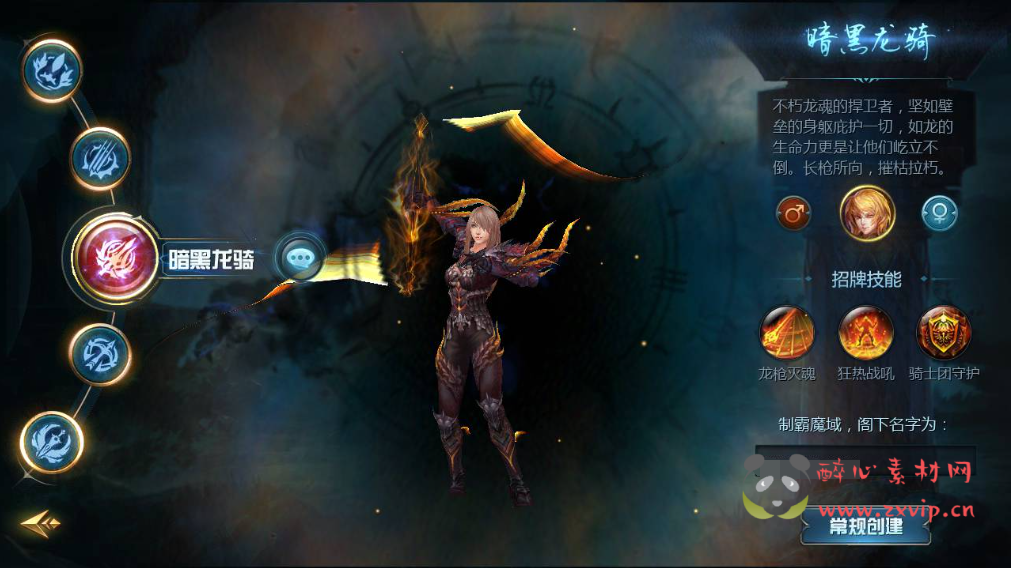The height and width of the screenshot is (568, 1012).
Task: Pick the bow and arrow class icon
Action: pyautogui.click(x=100, y=353)
